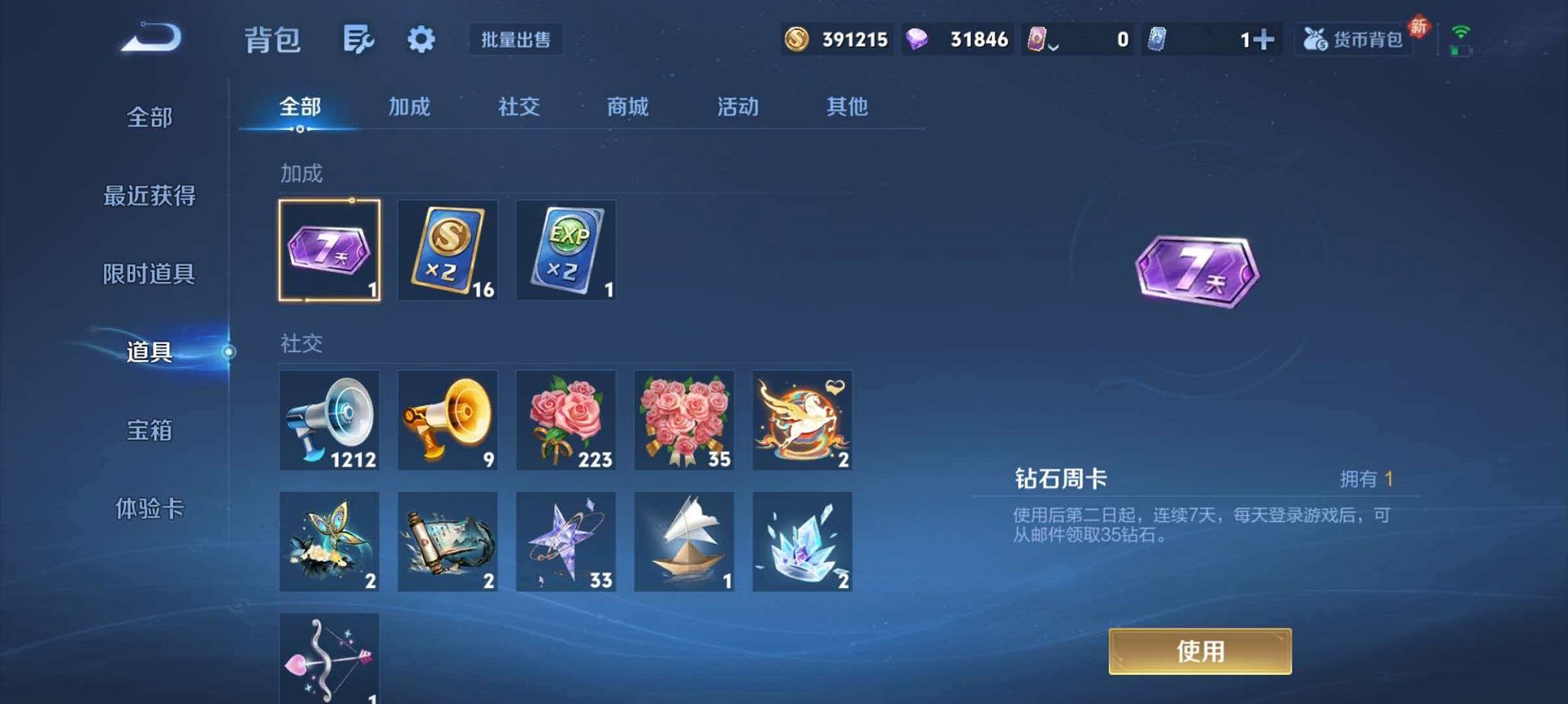The image size is (1568, 704).
Task: Select the golden loudspeaker item
Action: pyautogui.click(x=447, y=420)
